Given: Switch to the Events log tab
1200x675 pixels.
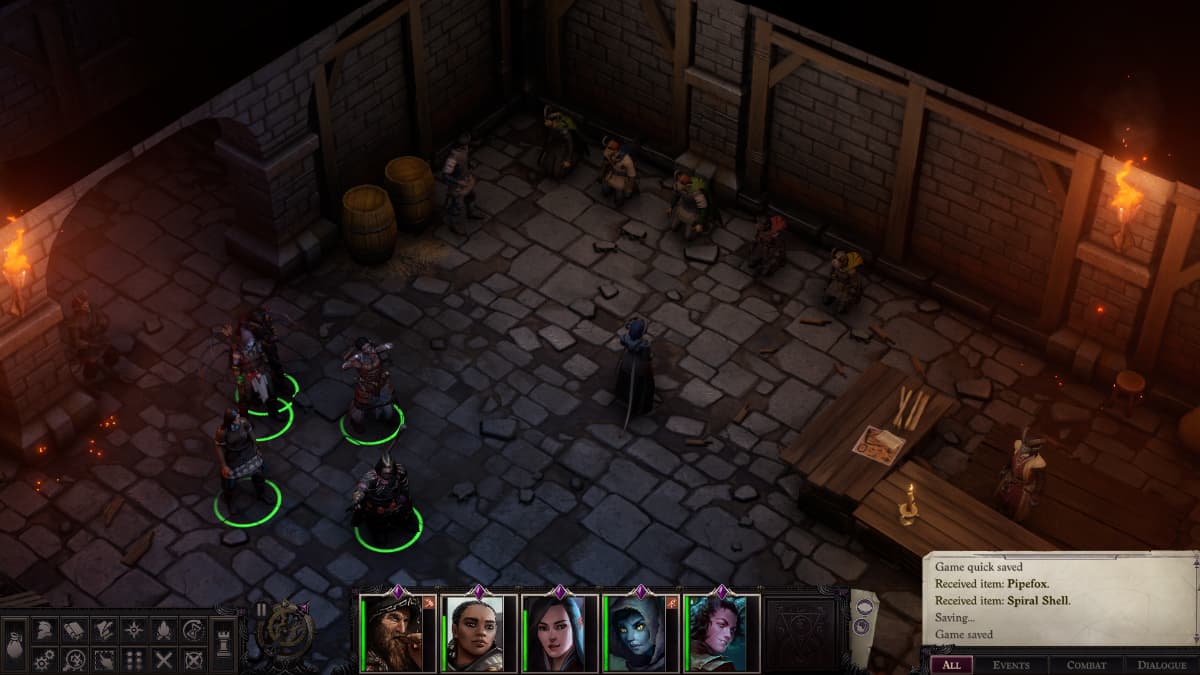Looking at the screenshot, I should [x=1011, y=665].
